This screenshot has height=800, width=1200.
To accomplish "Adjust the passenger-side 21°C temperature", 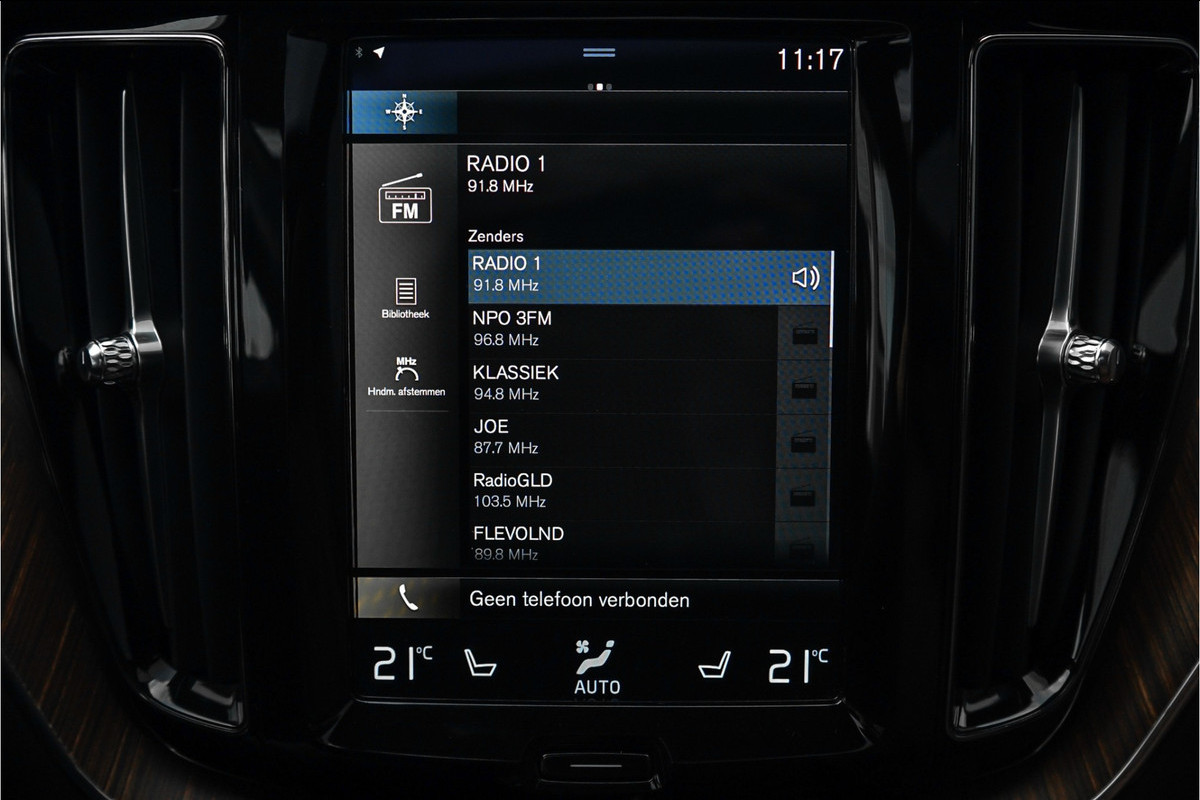I will coord(797,664).
